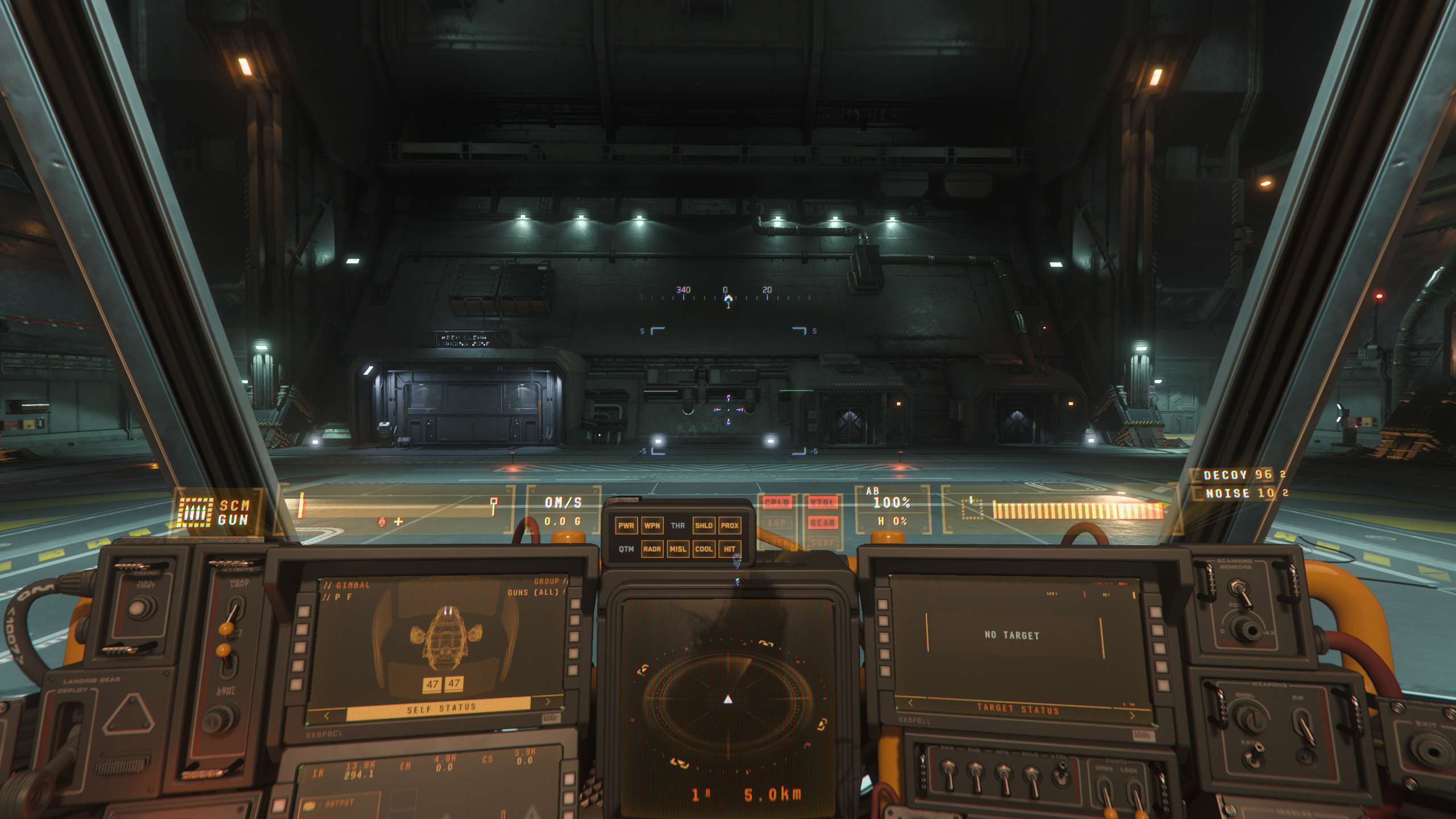Advance Target Status screen with right arrow
The height and width of the screenshot is (819, 1456).
[1132, 715]
